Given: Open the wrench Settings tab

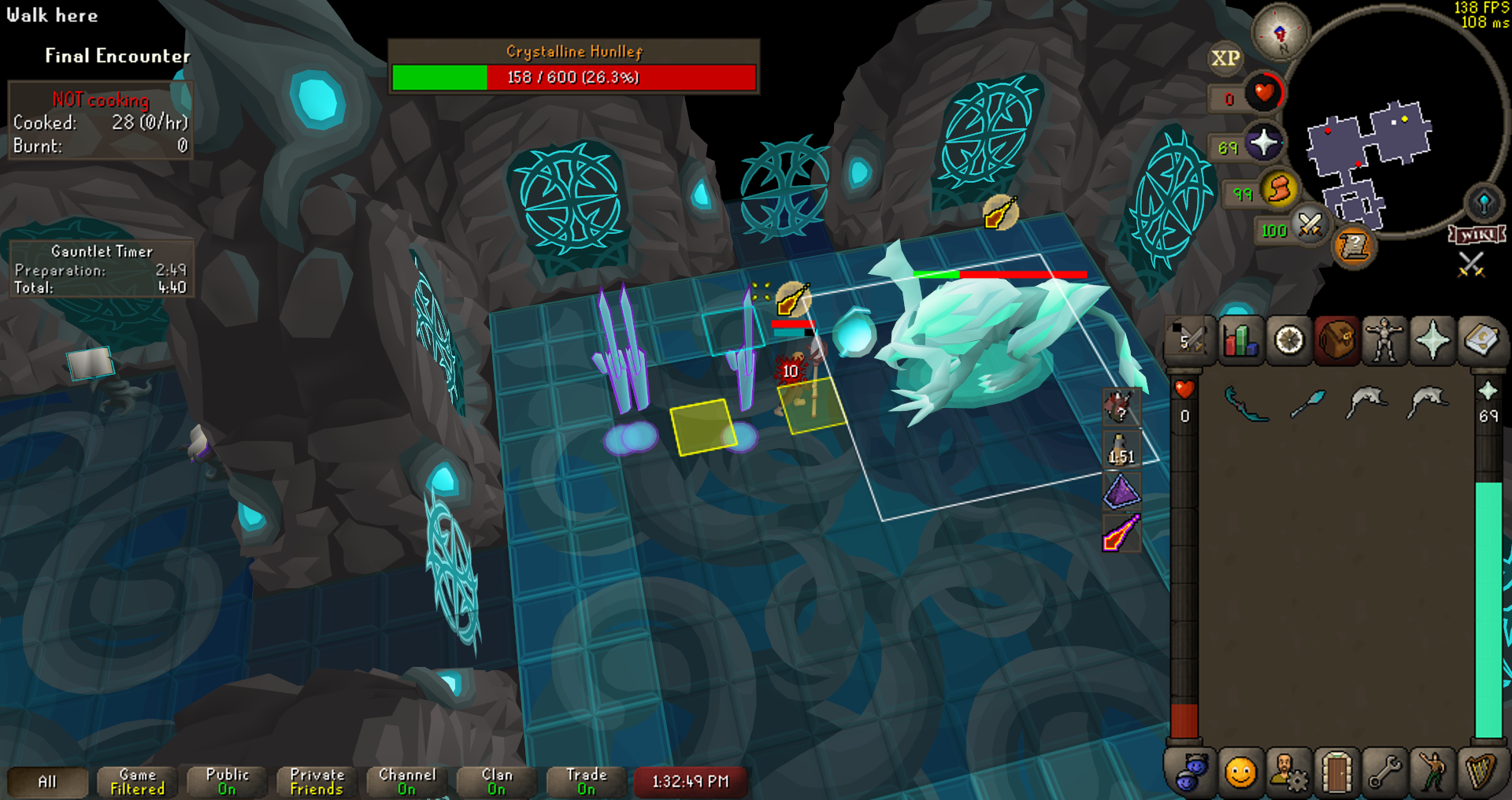Looking at the screenshot, I should [1384, 772].
